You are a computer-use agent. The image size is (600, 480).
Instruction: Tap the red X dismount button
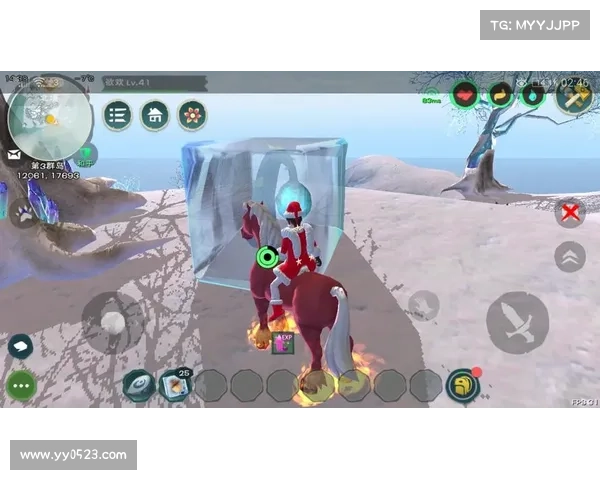click(570, 212)
